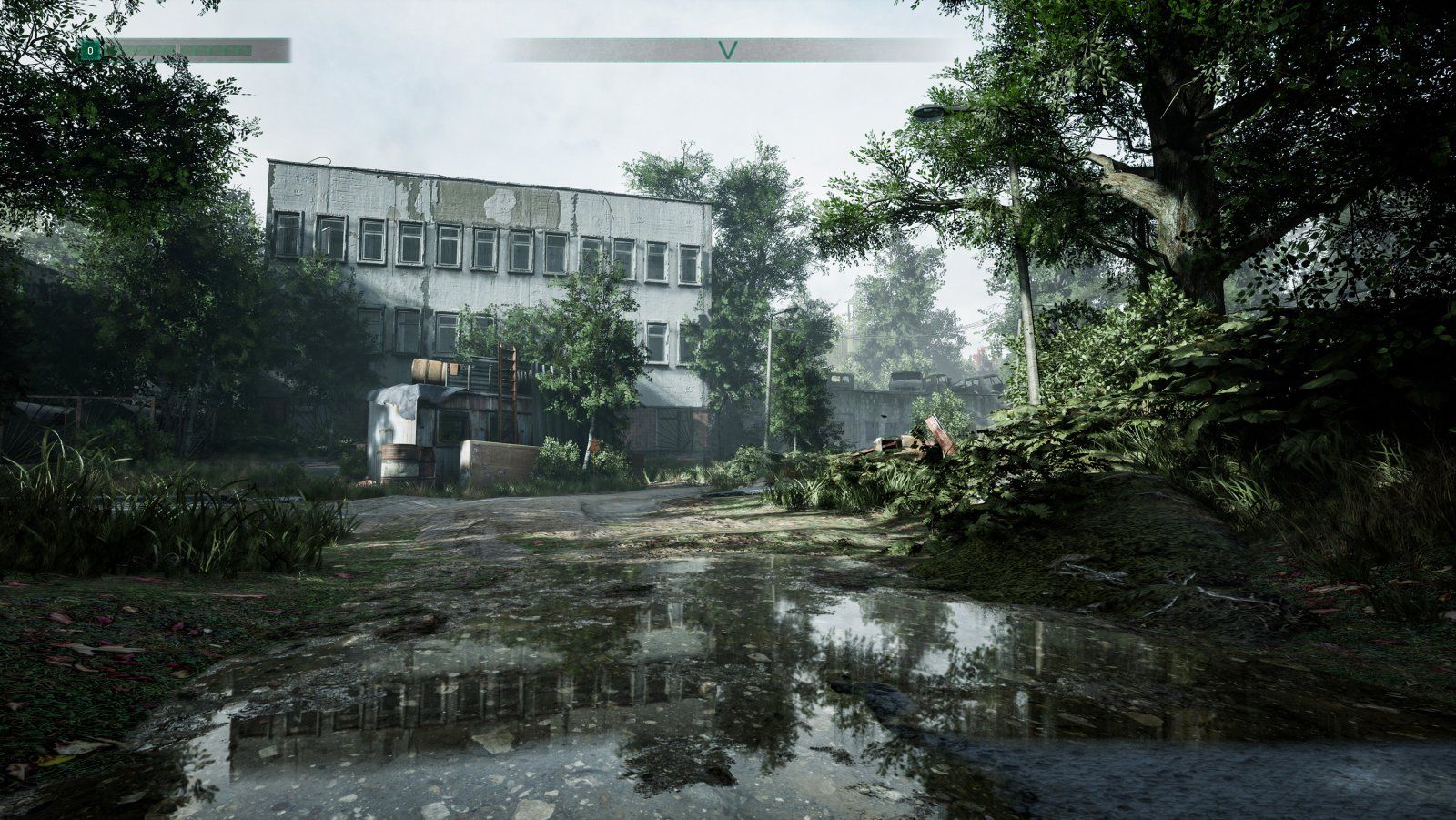Select the green zero counter badge
Viewport: 1456px width, 820px height.
pos(90,50)
